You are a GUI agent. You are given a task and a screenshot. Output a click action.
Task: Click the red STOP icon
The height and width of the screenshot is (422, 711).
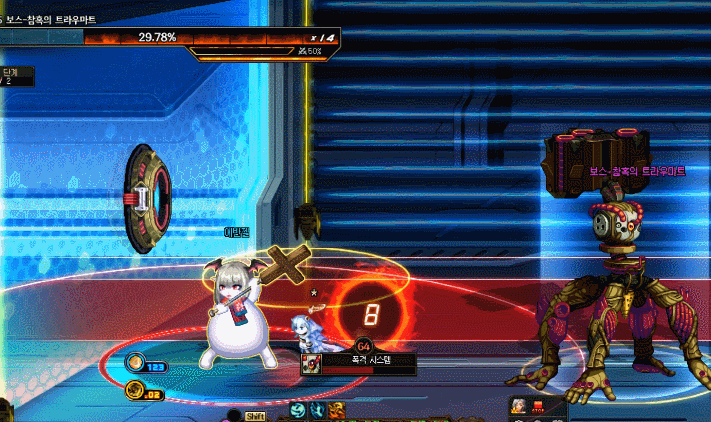click(540, 407)
